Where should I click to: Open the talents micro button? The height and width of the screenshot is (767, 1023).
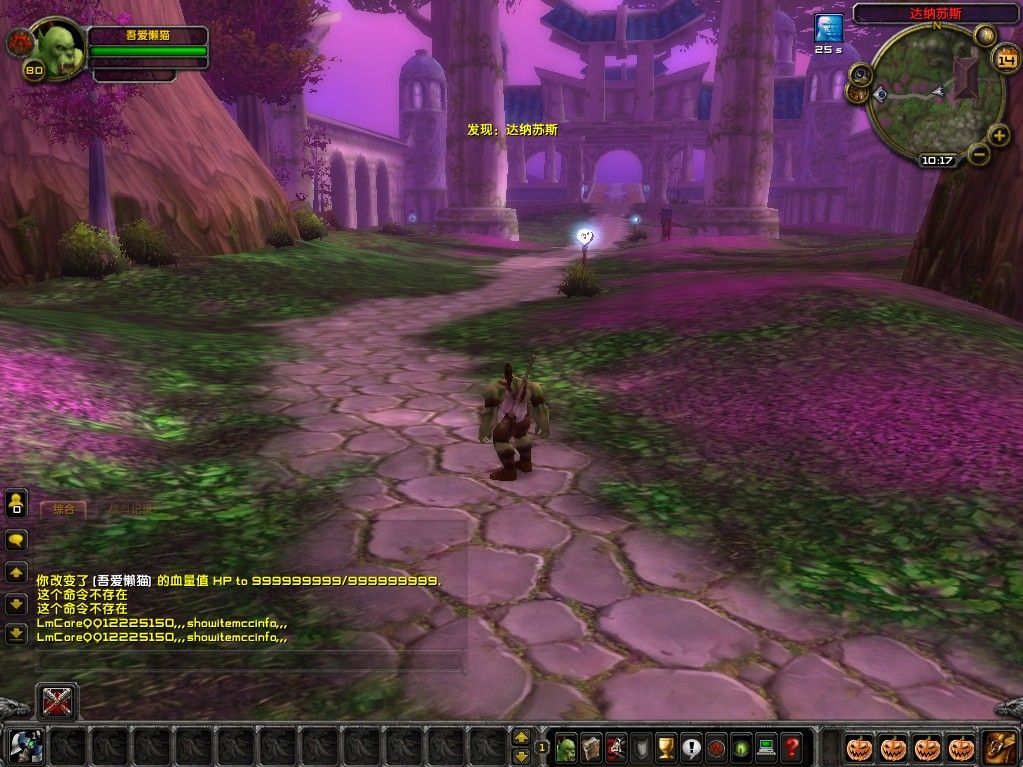[616, 746]
